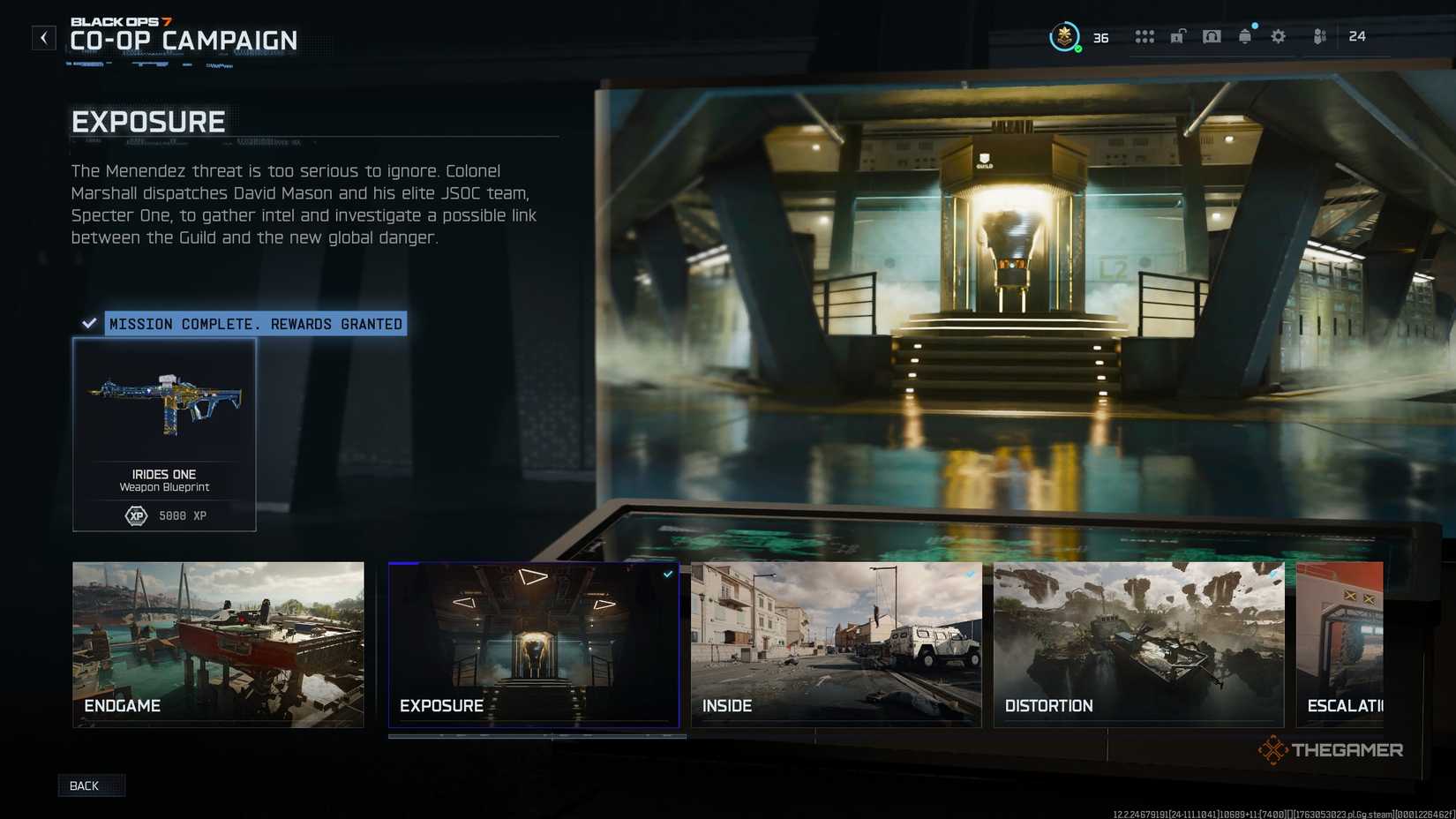This screenshot has height=819, width=1456.
Task: Click the MISSION COMPLETE REWARDS GRANTED banner
Action: pos(254,324)
